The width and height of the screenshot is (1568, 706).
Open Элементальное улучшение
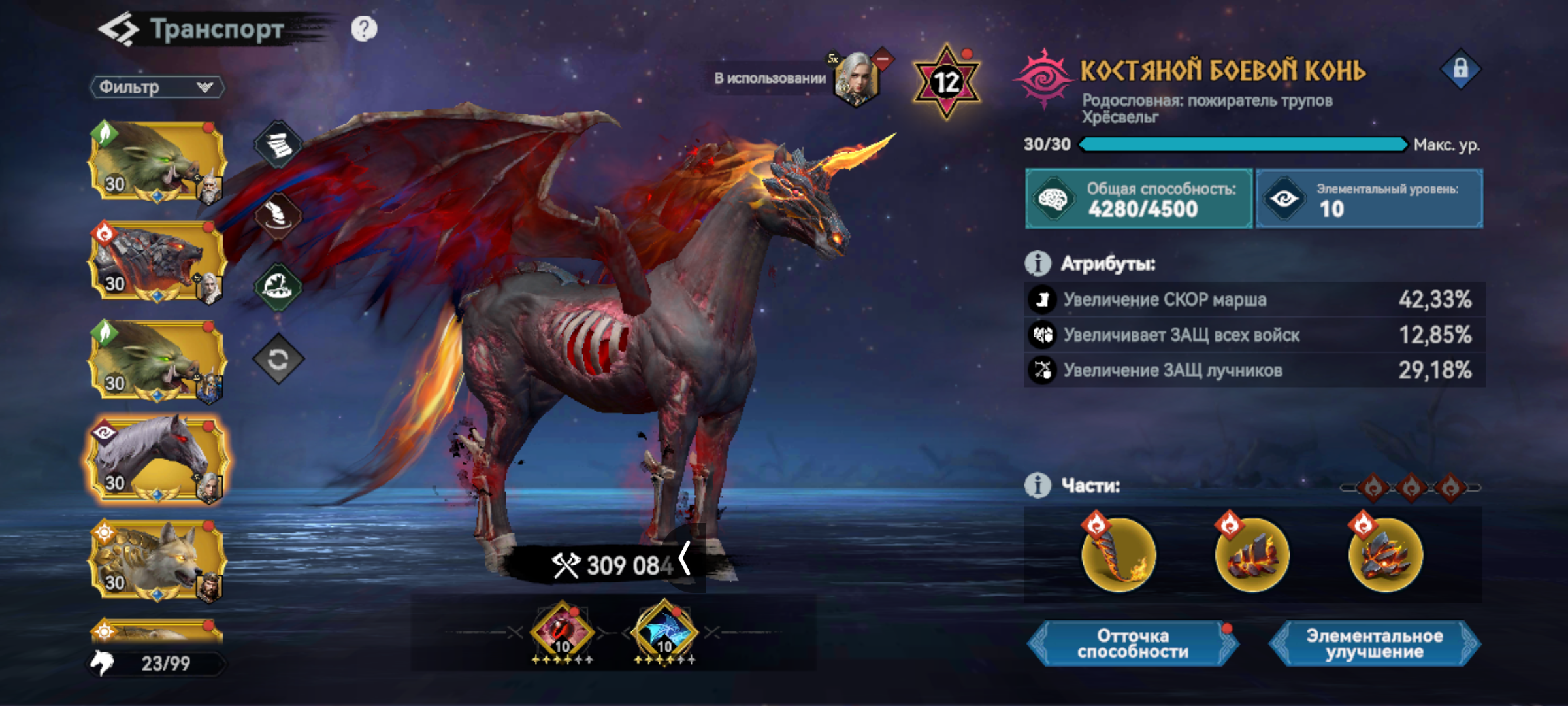(x=1375, y=644)
